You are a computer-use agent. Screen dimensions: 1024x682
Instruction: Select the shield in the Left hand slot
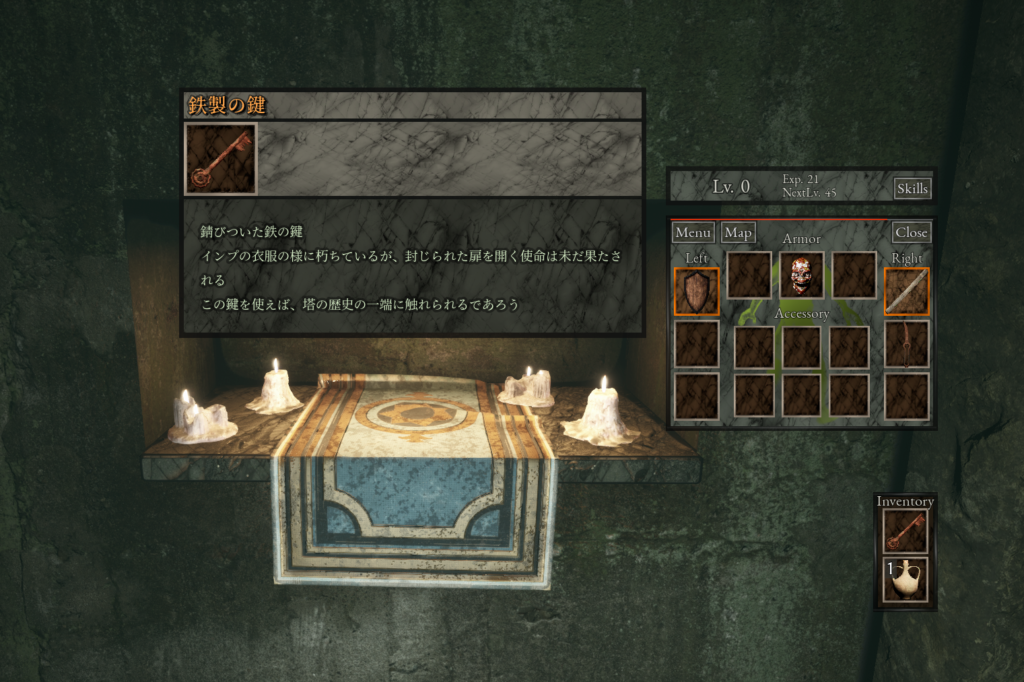[x=696, y=291]
